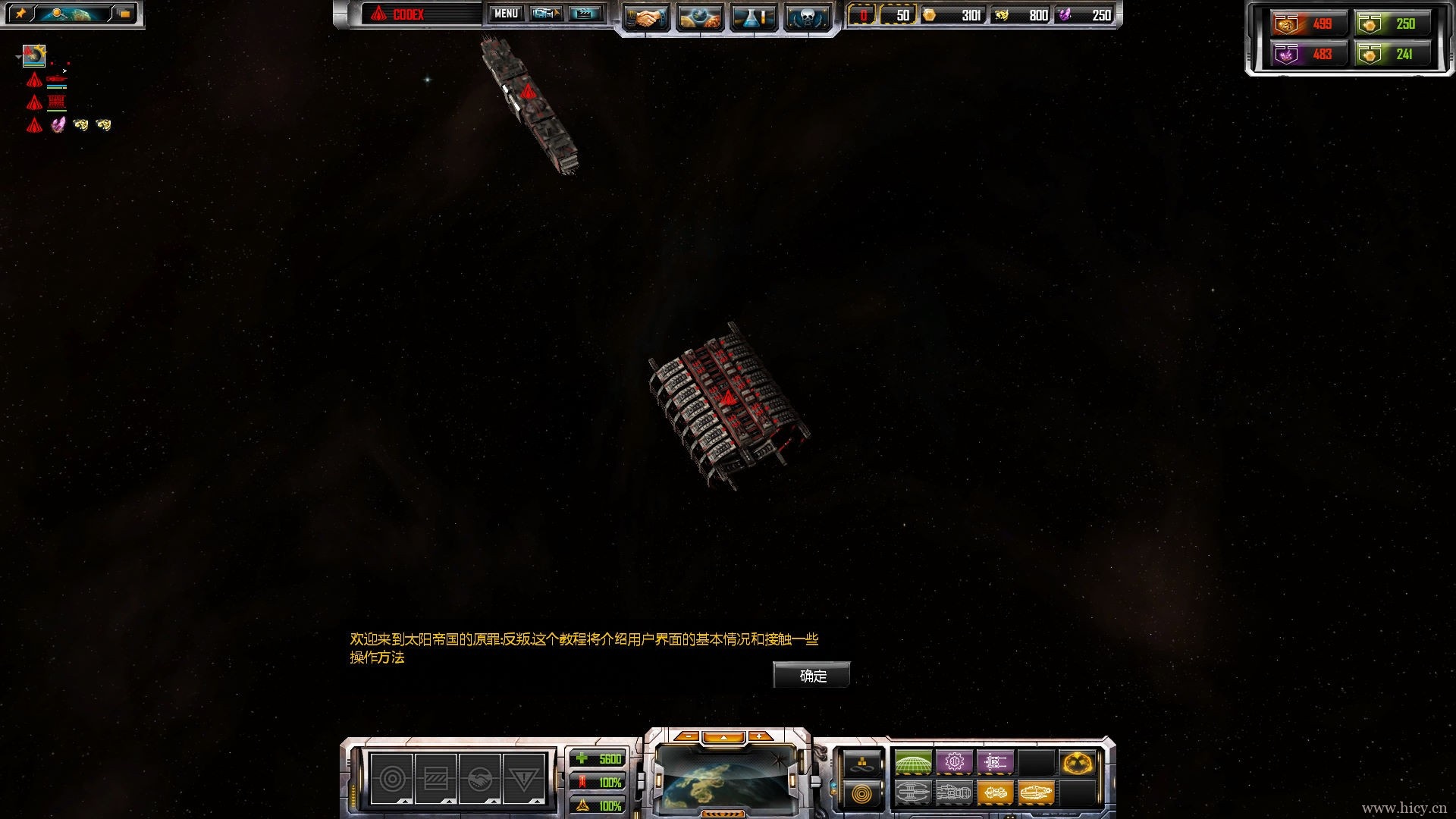
Task: Open the skull pirate bounty screen
Action: [x=807, y=18]
